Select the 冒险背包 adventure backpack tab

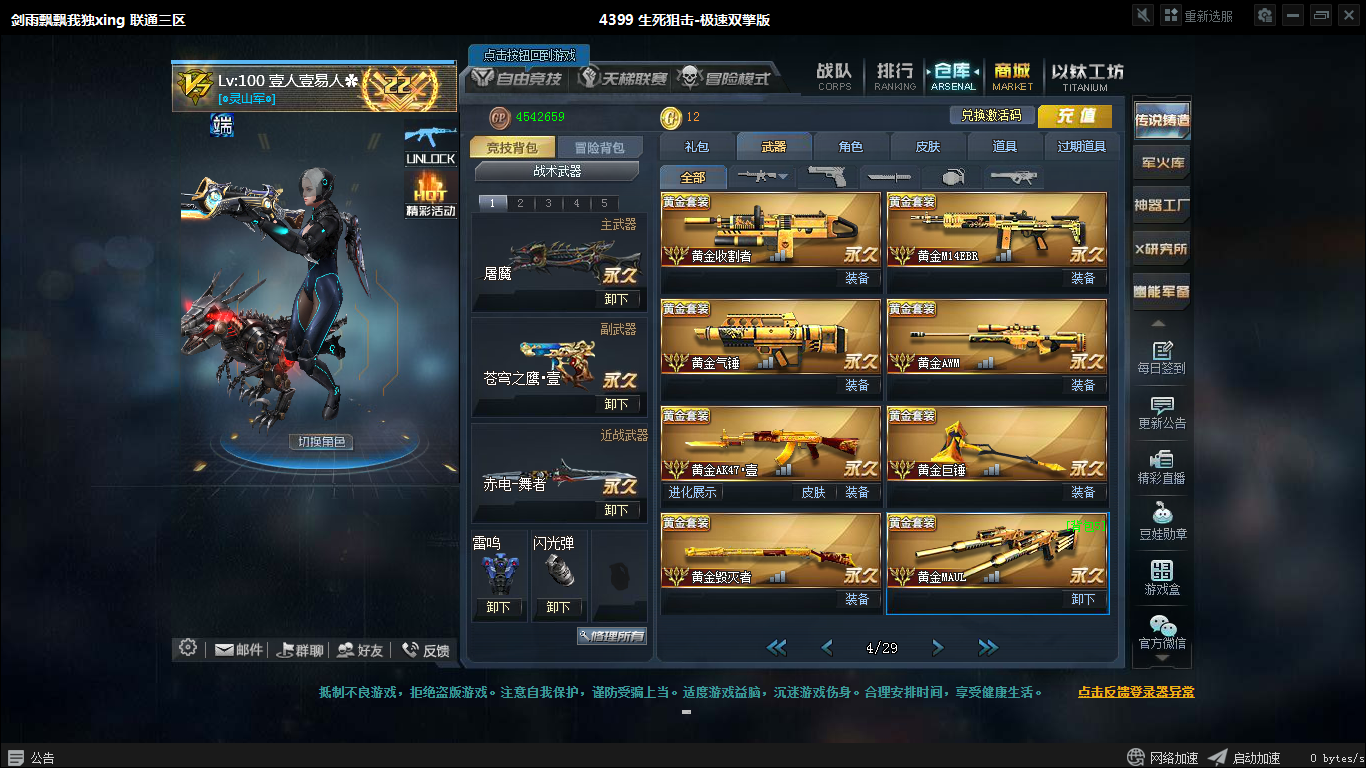click(x=599, y=148)
